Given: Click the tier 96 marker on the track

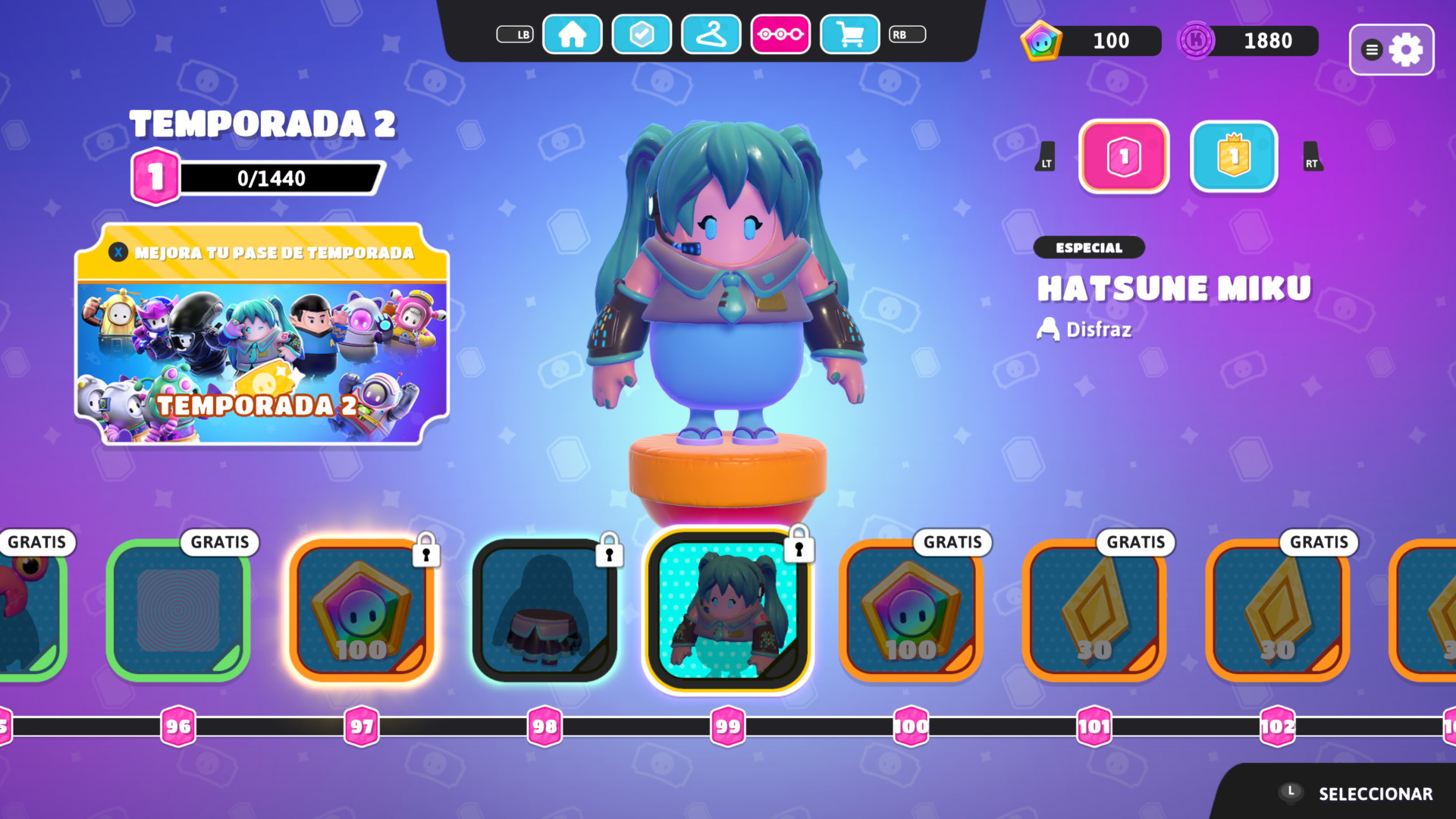Looking at the screenshot, I should (x=179, y=726).
